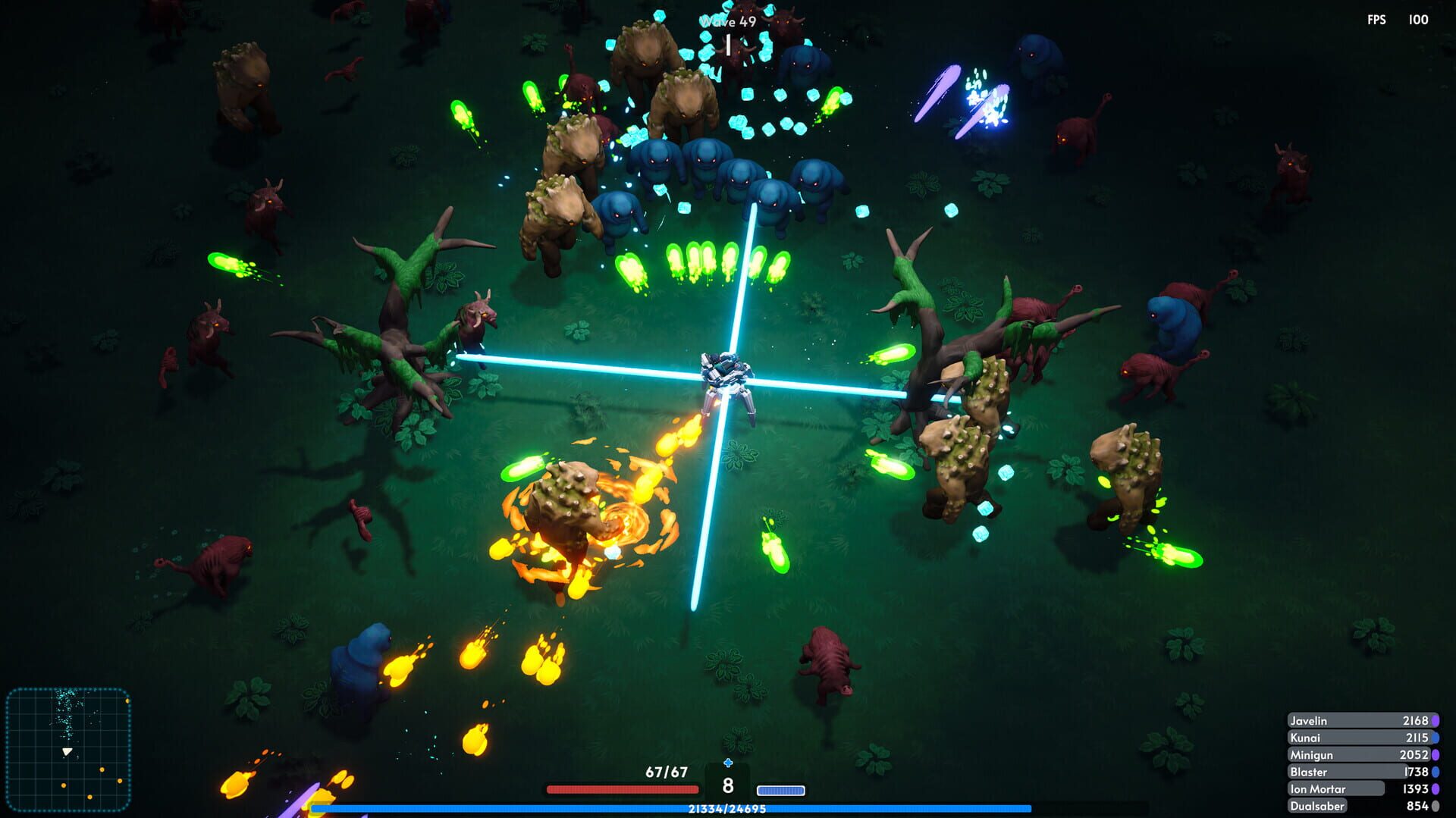Click the purple rarity dot next to Javelin
The height and width of the screenshot is (818, 1456).
[1436, 720]
